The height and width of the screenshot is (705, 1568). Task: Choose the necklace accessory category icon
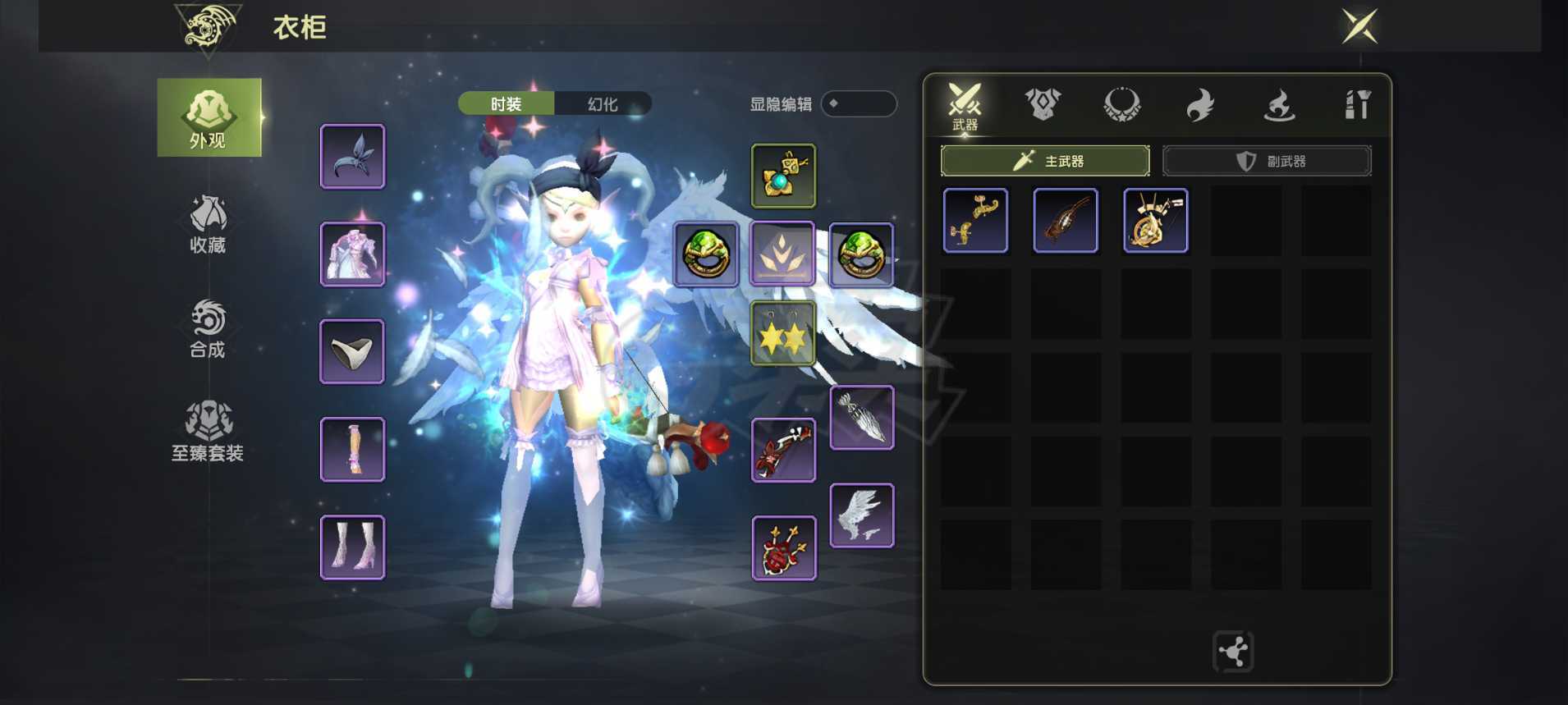pos(1121,104)
